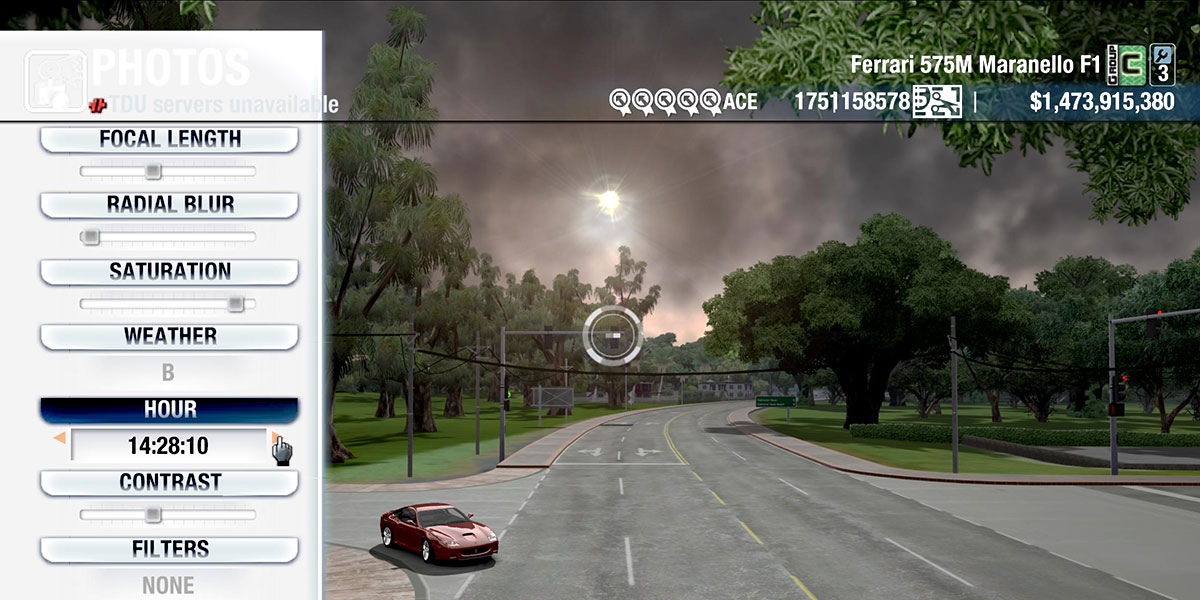Decrease hour with the left arrow
Screen dimensions: 1200x600
60,438
